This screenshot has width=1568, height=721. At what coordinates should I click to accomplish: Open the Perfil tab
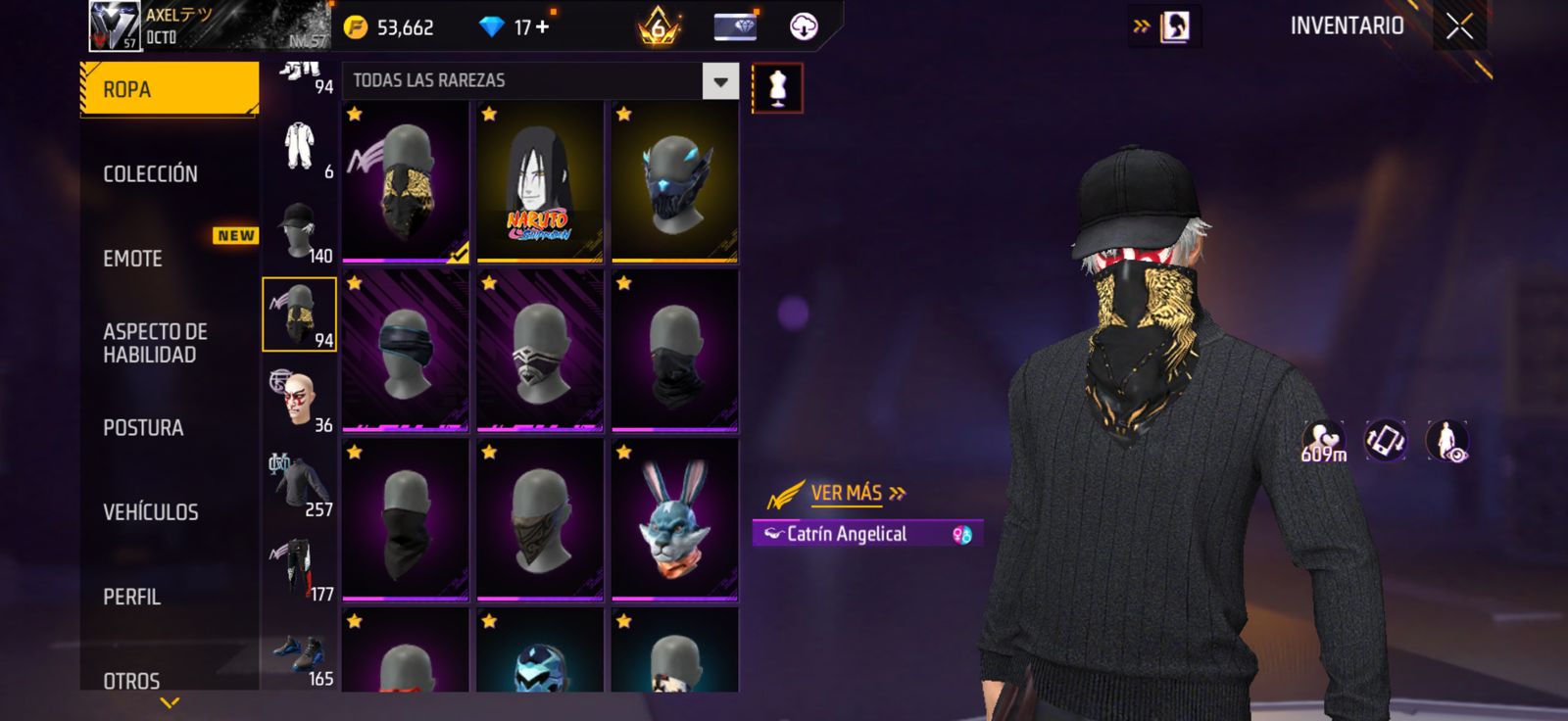coord(131,597)
